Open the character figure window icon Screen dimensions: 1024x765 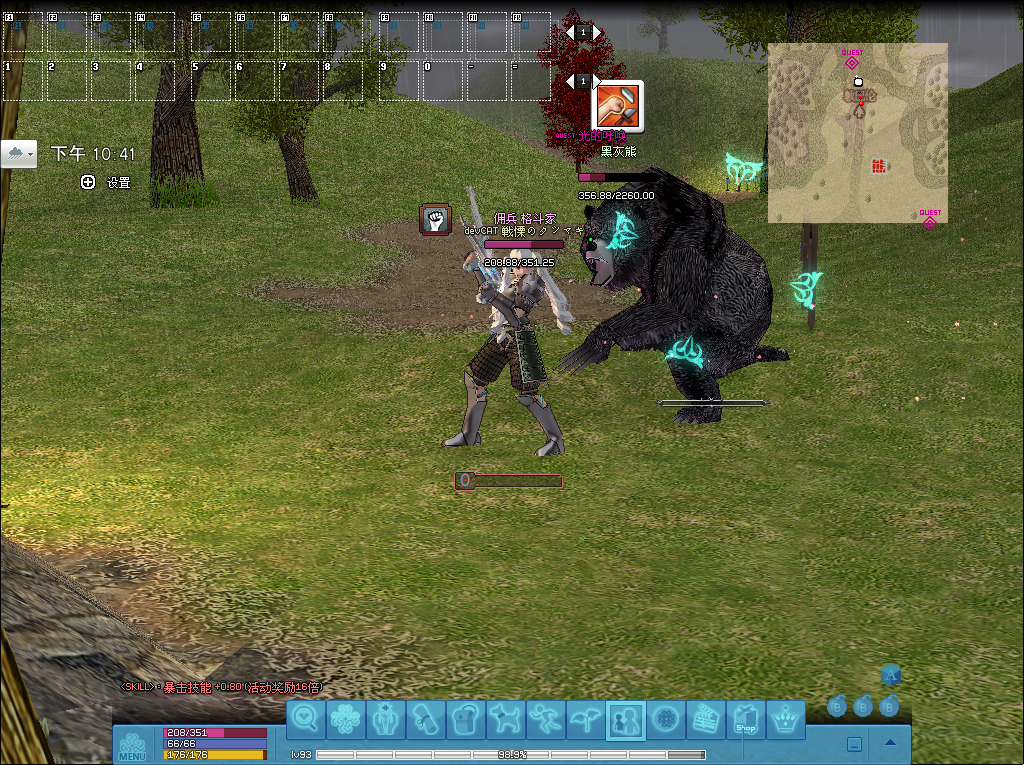tap(386, 718)
